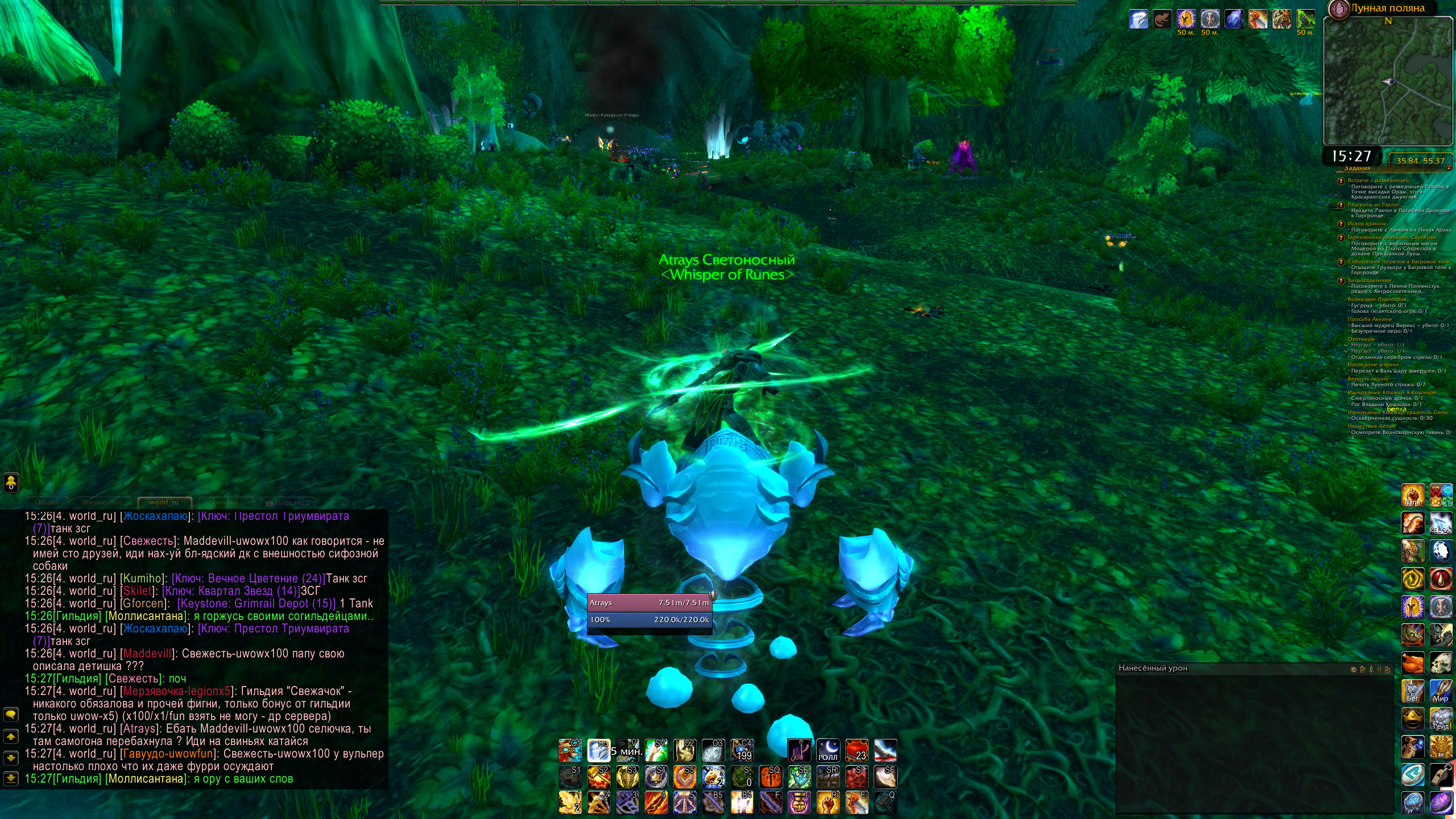Screen dimensions: 1456x819
Task: Switch to the Общий chat tab
Action: pos(47,502)
